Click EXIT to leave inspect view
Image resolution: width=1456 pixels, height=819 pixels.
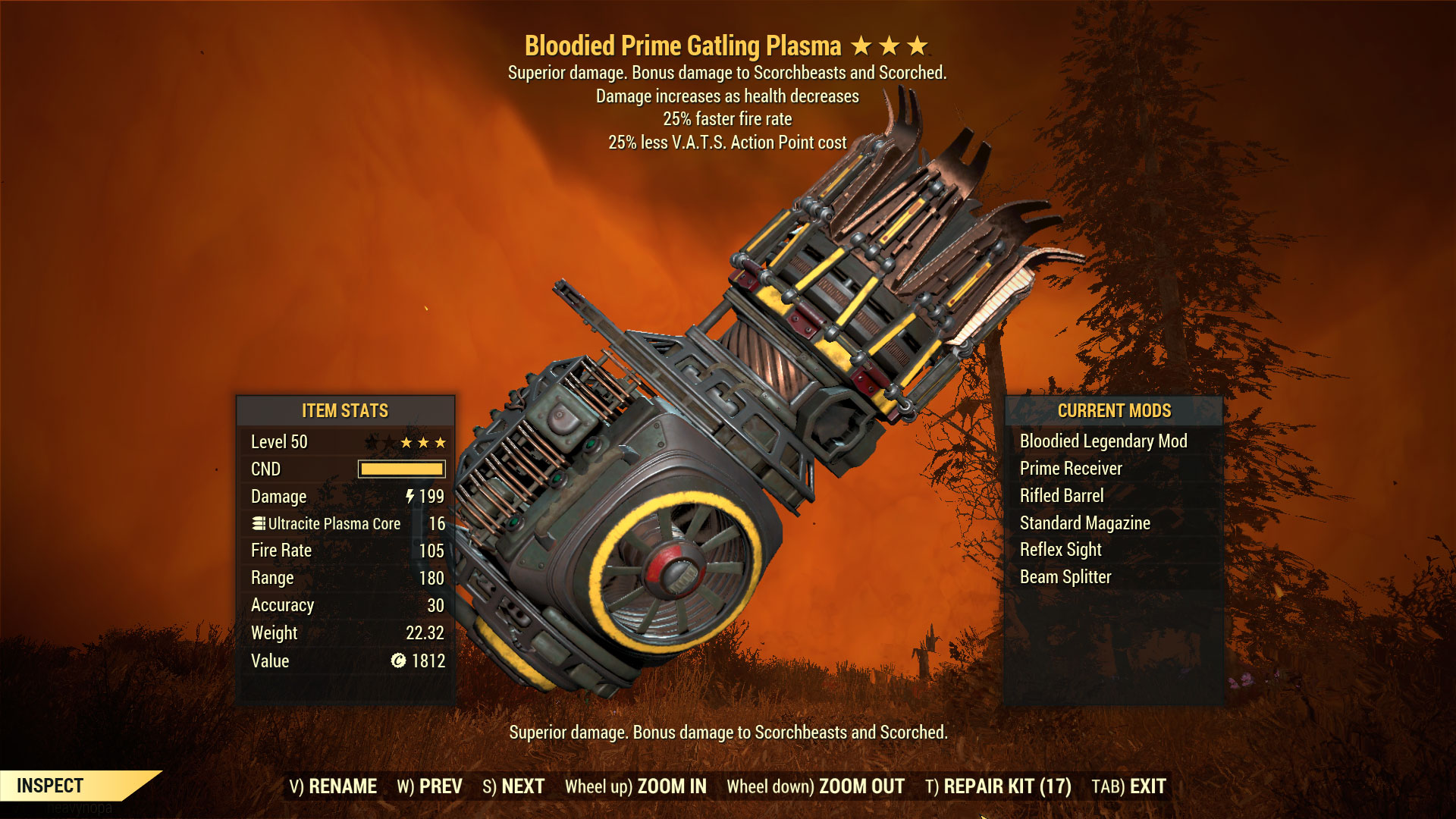point(1128,786)
